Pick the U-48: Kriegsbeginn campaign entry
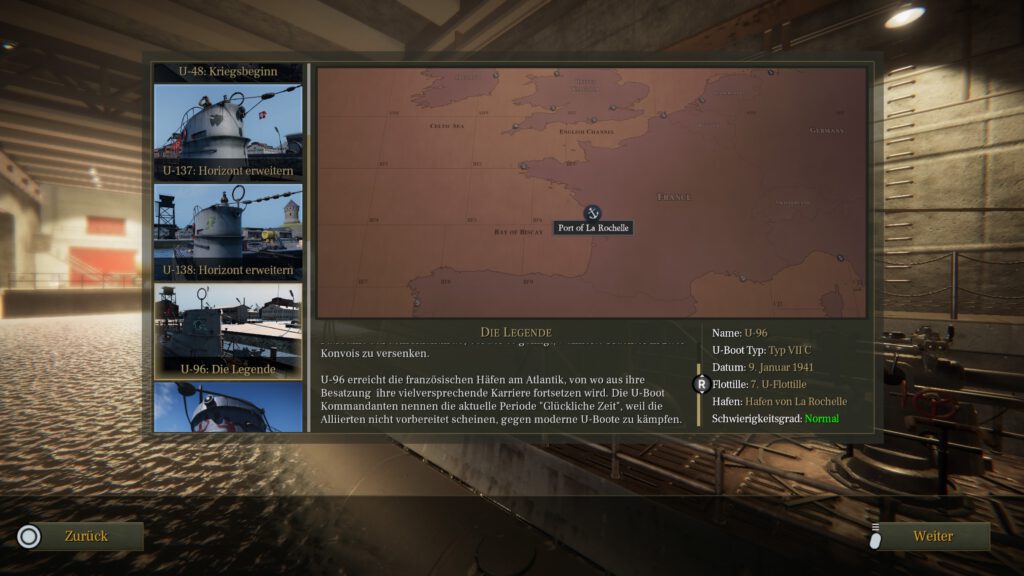The height and width of the screenshot is (576, 1024). pos(228,72)
